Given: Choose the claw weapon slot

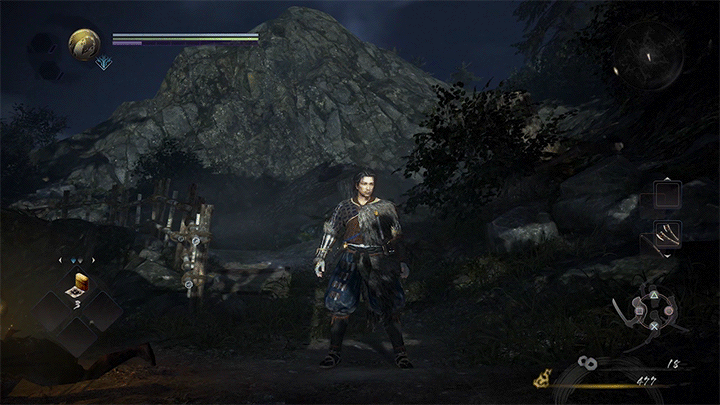Looking at the screenshot, I should (667, 234).
